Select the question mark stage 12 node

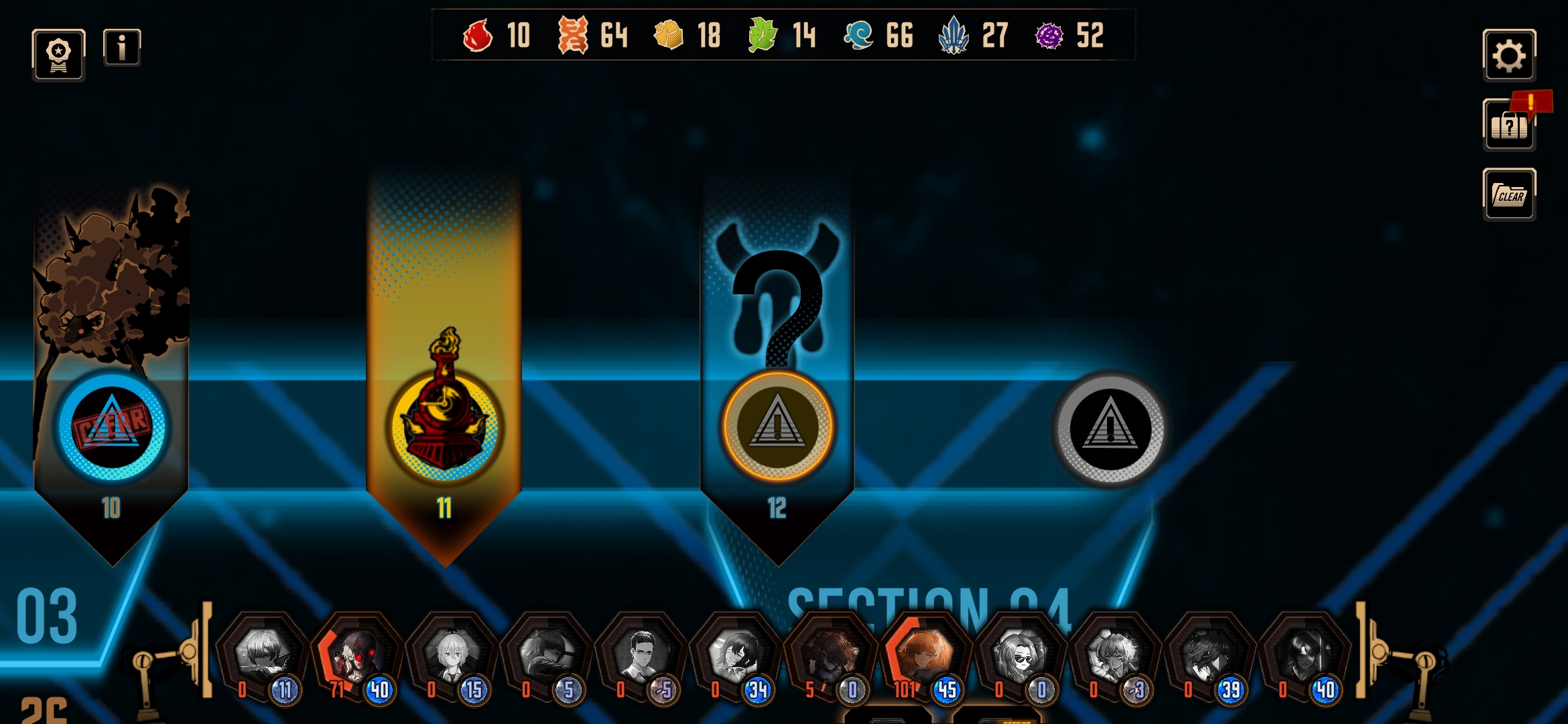(777, 427)
